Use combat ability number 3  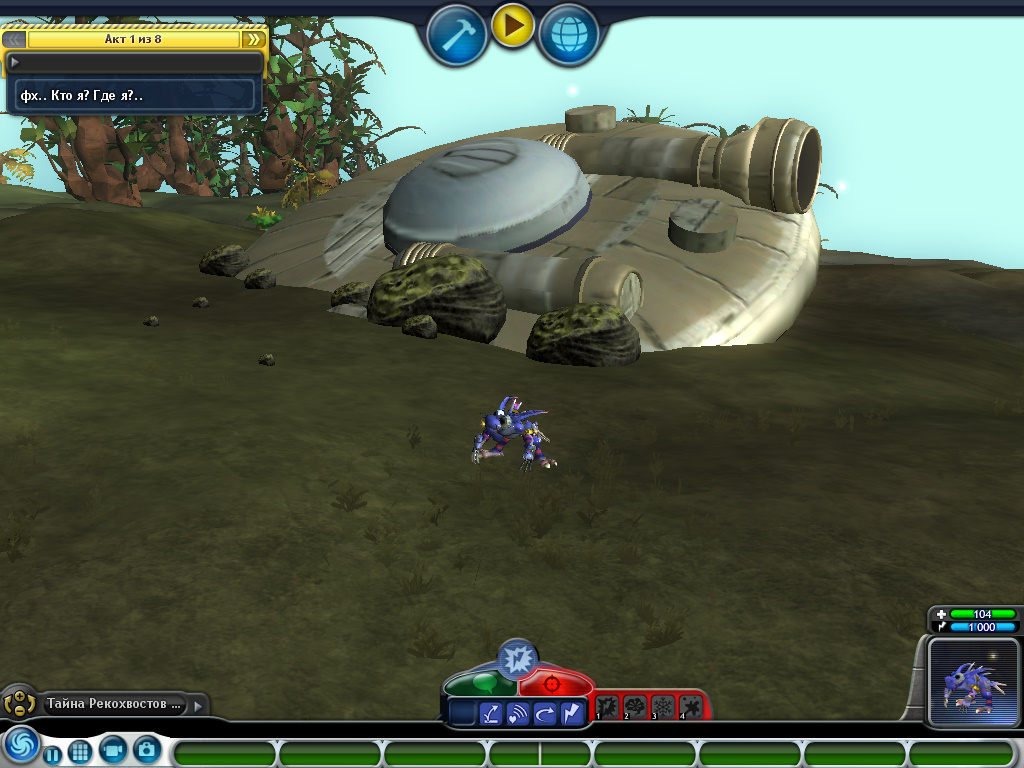pos(663,708)
